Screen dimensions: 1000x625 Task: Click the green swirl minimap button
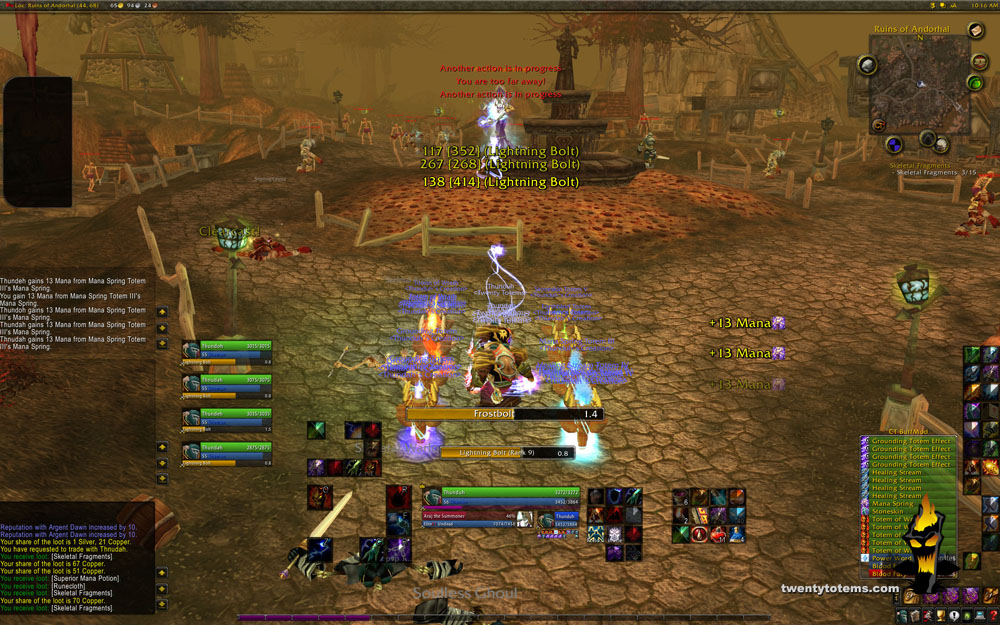click(x=976, y=82)
